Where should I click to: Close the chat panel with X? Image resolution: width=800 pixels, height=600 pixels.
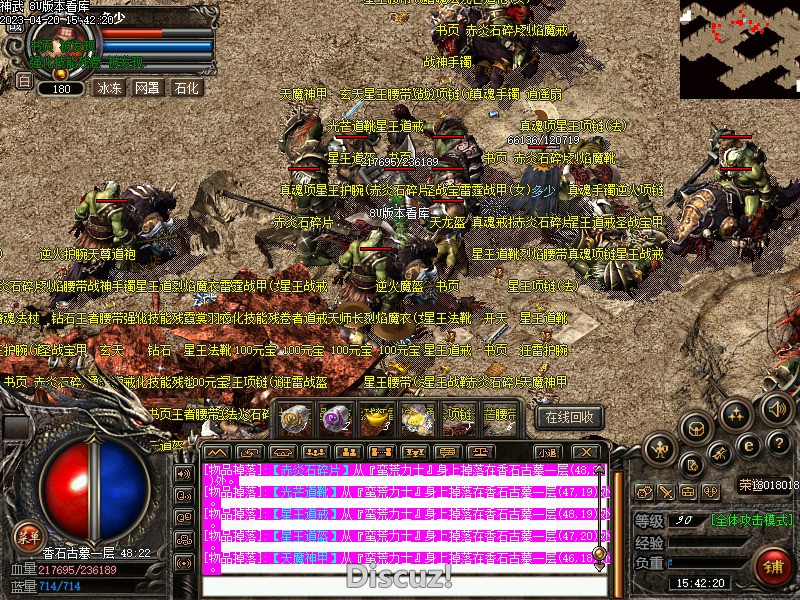click(x=585, y=452)
